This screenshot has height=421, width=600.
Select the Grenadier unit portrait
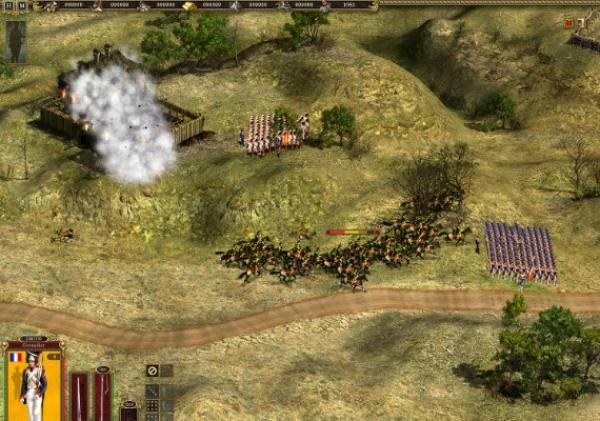point(33,385)
